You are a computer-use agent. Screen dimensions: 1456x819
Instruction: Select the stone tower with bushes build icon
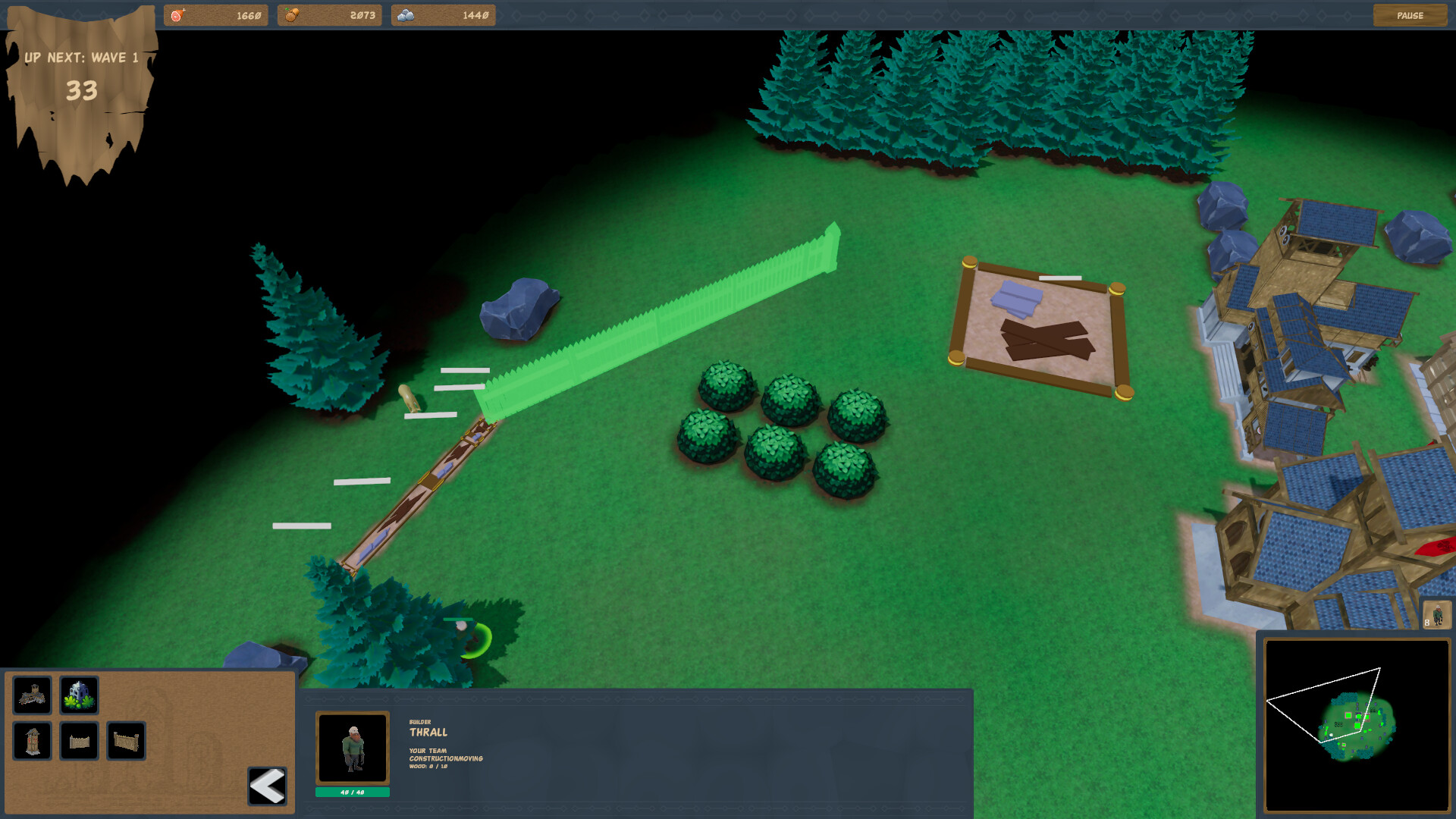tap(80, 694)
